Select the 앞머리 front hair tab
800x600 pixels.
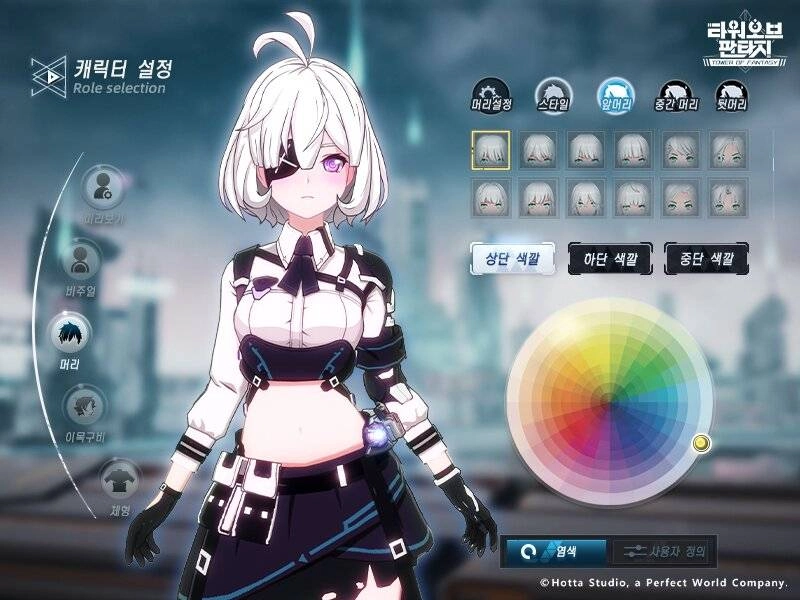coord(615,92)
